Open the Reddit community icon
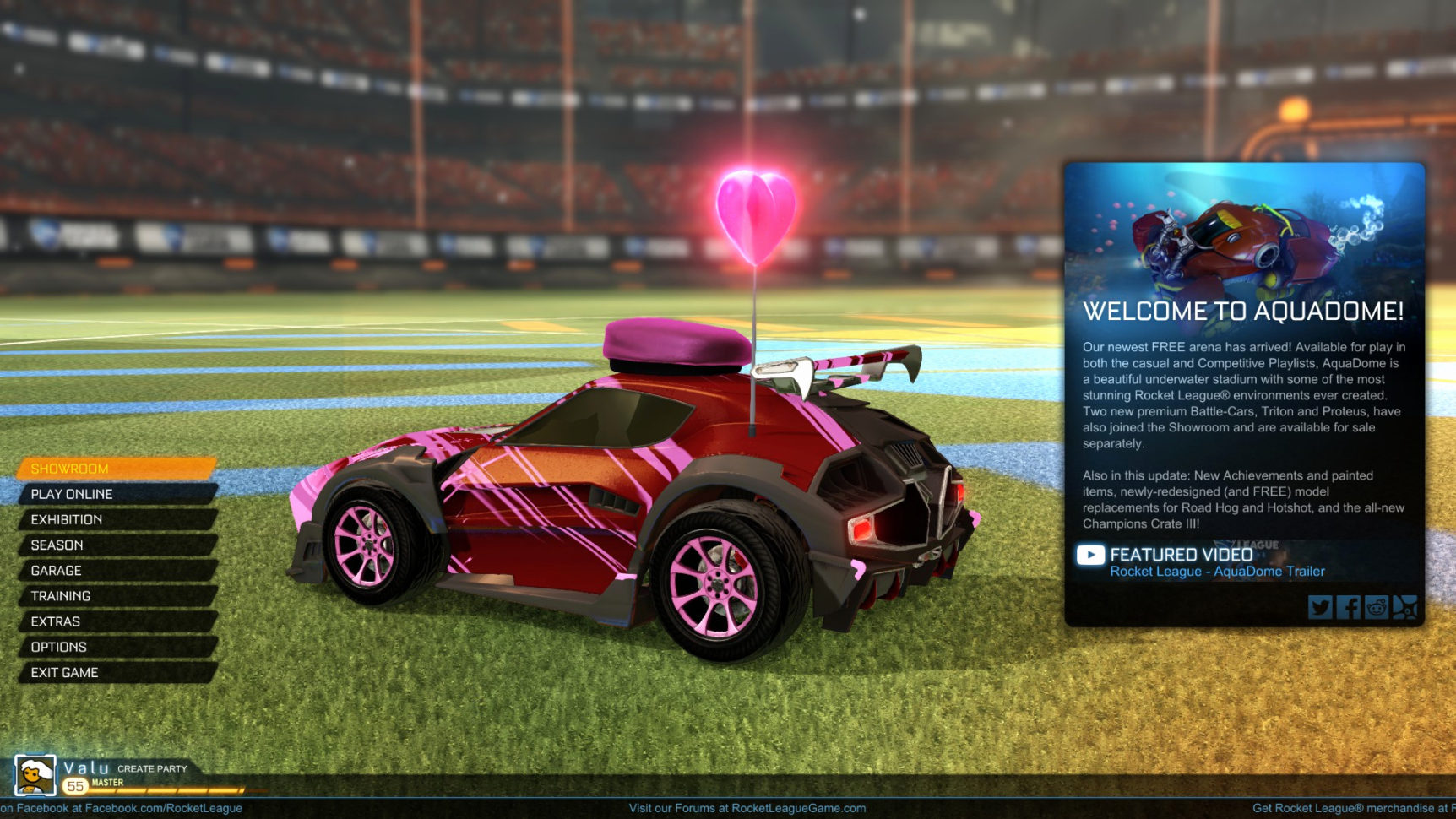This screenshot has height=819, width=1456. pyautogui.click(x=1377, y=607)
